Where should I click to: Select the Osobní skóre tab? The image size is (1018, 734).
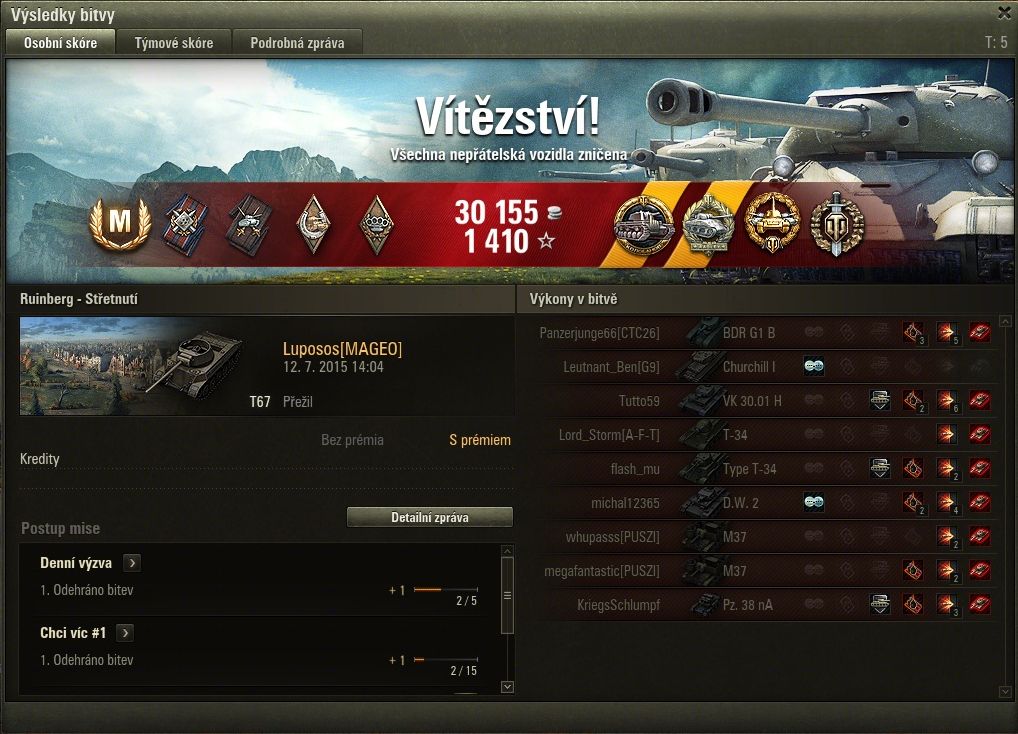point(60,43)
